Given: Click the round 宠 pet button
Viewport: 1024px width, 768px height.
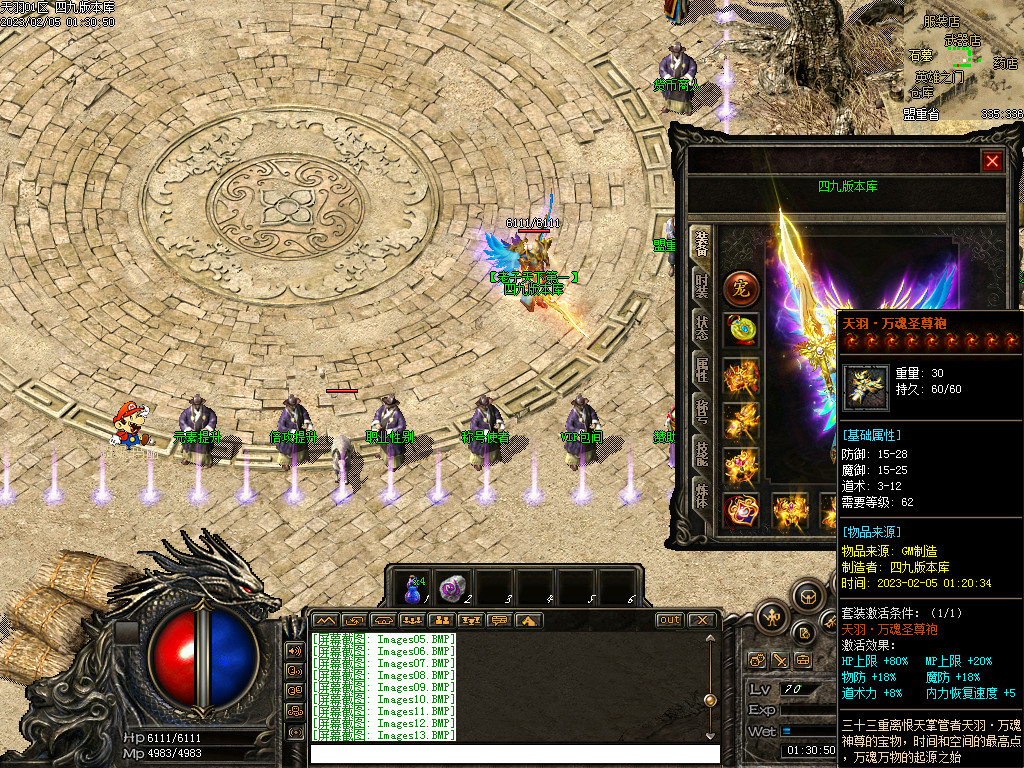Looking at the screenshot, I should click(x=741, y=289).
